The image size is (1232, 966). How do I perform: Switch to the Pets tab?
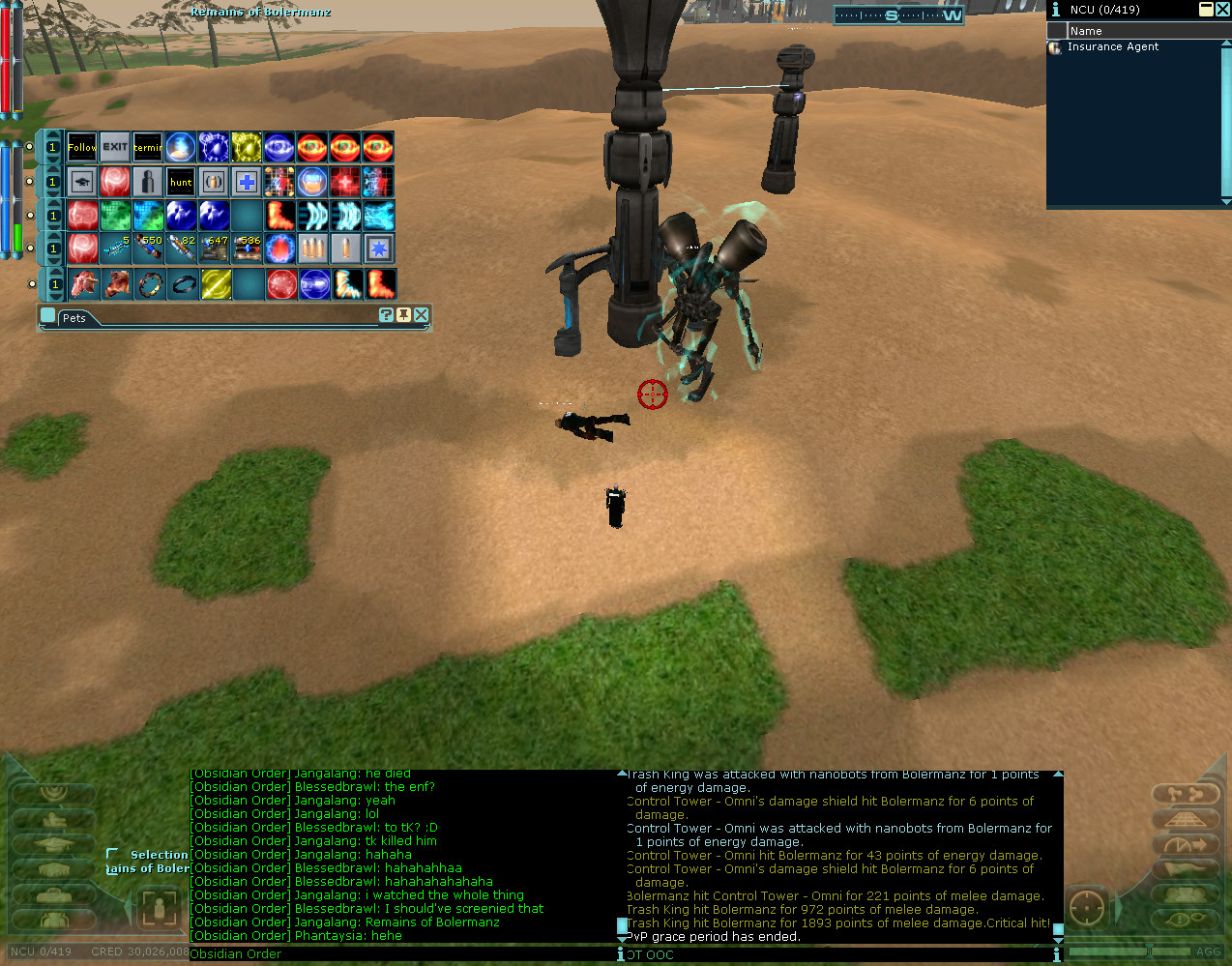[x=74, y=318]
